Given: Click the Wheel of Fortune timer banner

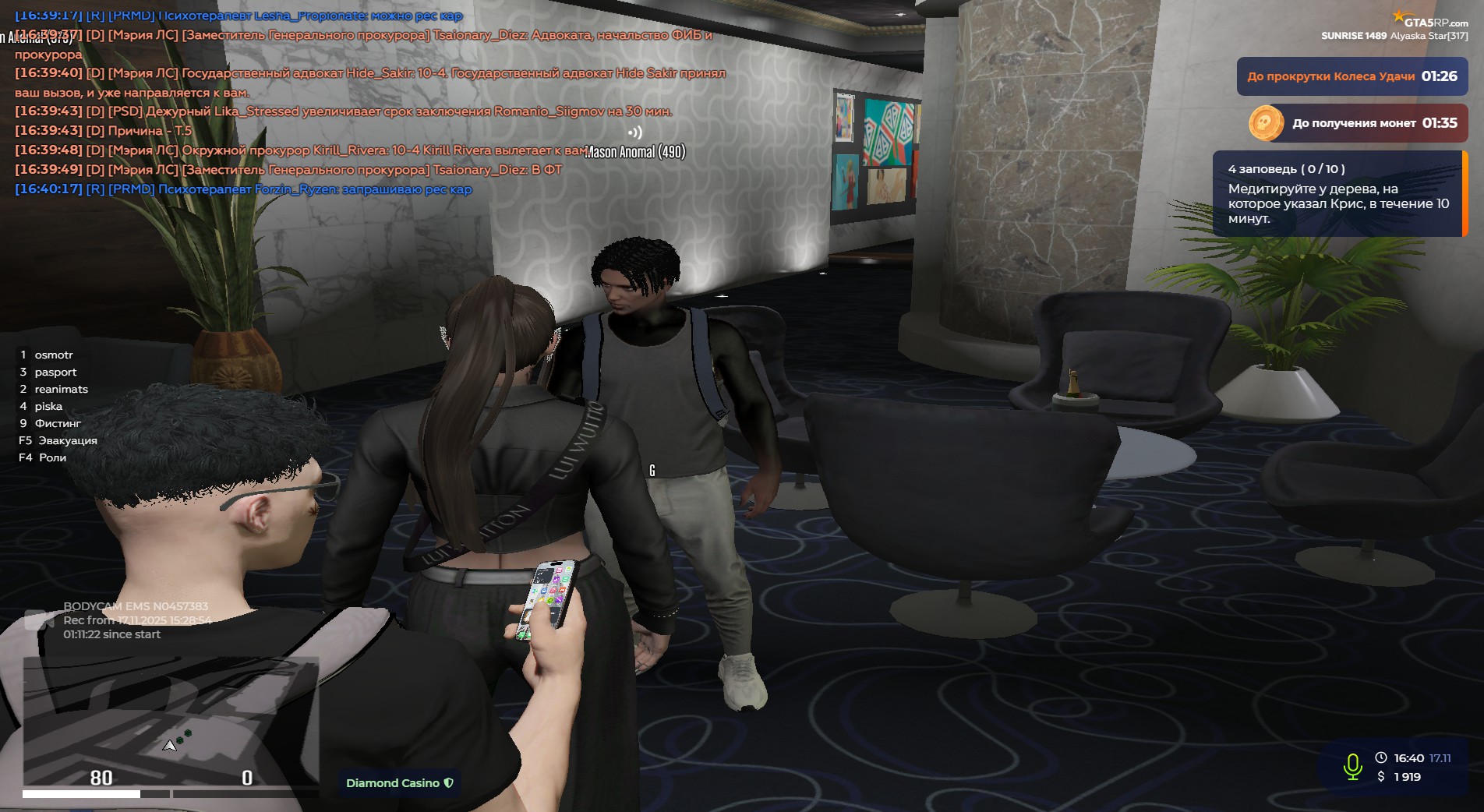Looking at the screenshot, I should coord(1351,76).
